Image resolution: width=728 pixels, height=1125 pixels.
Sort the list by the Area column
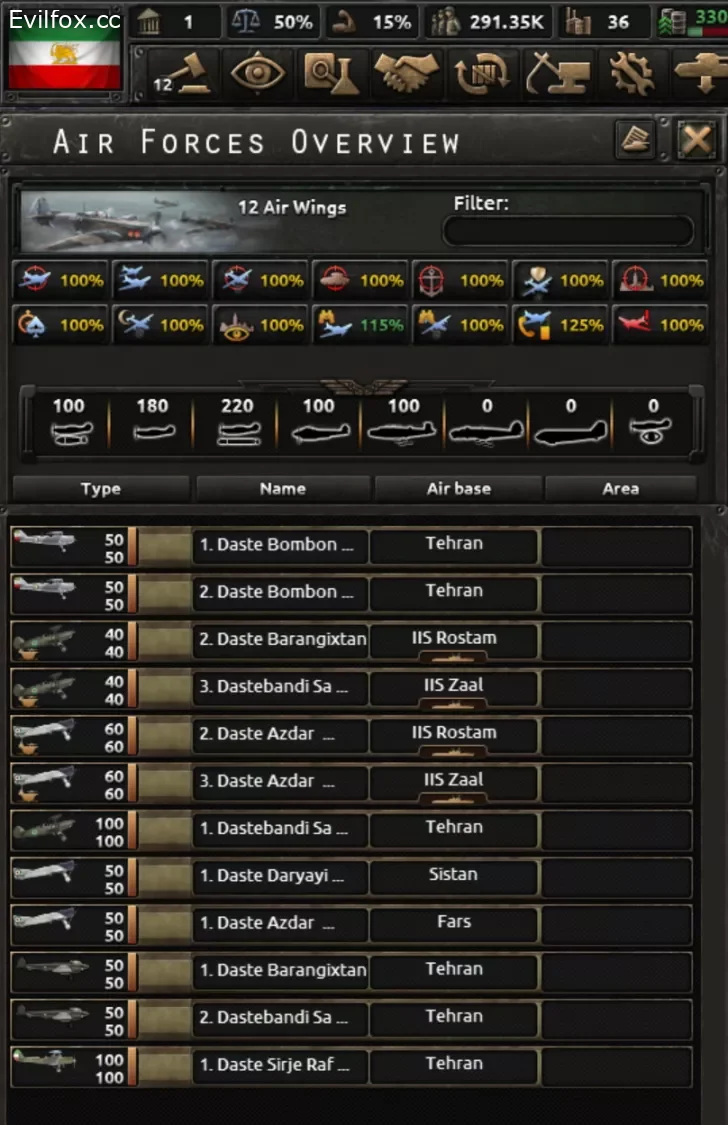[620, 488]
